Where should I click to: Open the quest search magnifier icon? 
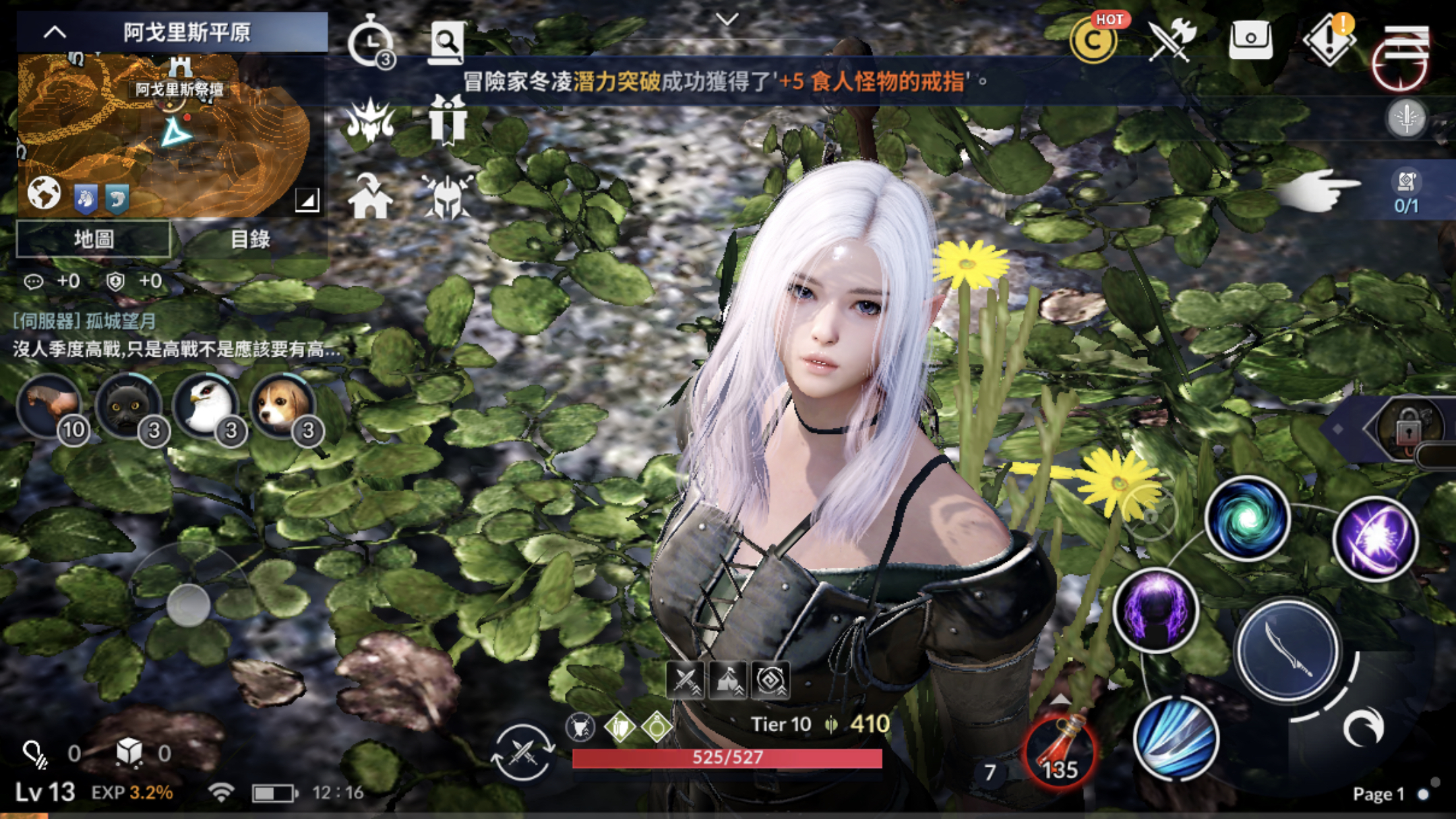(448, 42)
